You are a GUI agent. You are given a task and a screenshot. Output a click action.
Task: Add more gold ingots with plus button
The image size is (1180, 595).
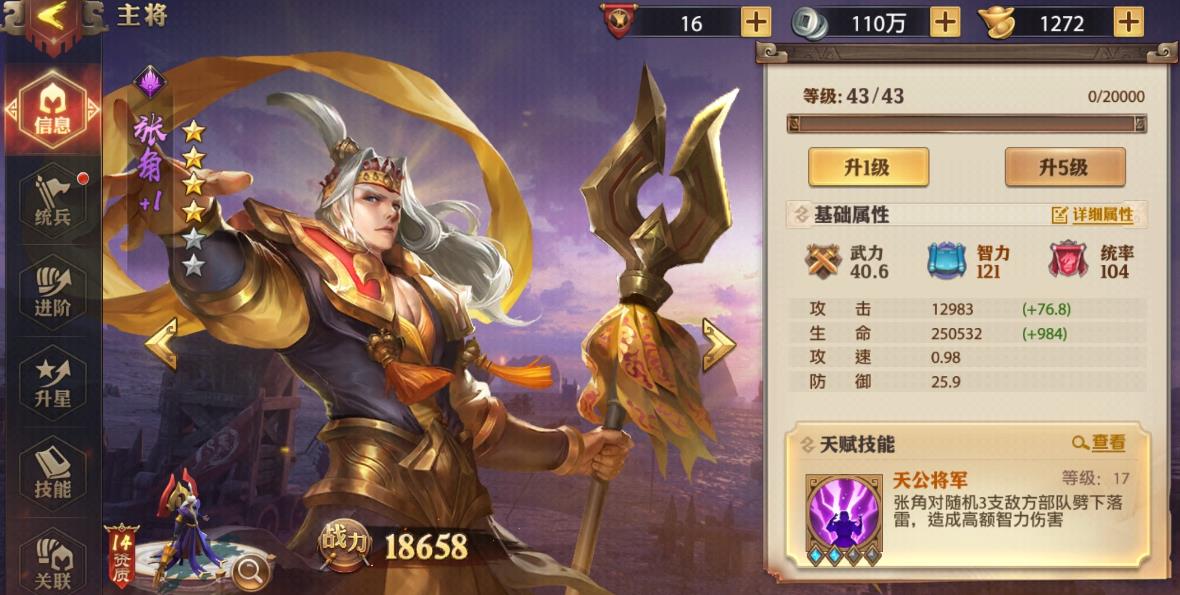click(1128, 21)
